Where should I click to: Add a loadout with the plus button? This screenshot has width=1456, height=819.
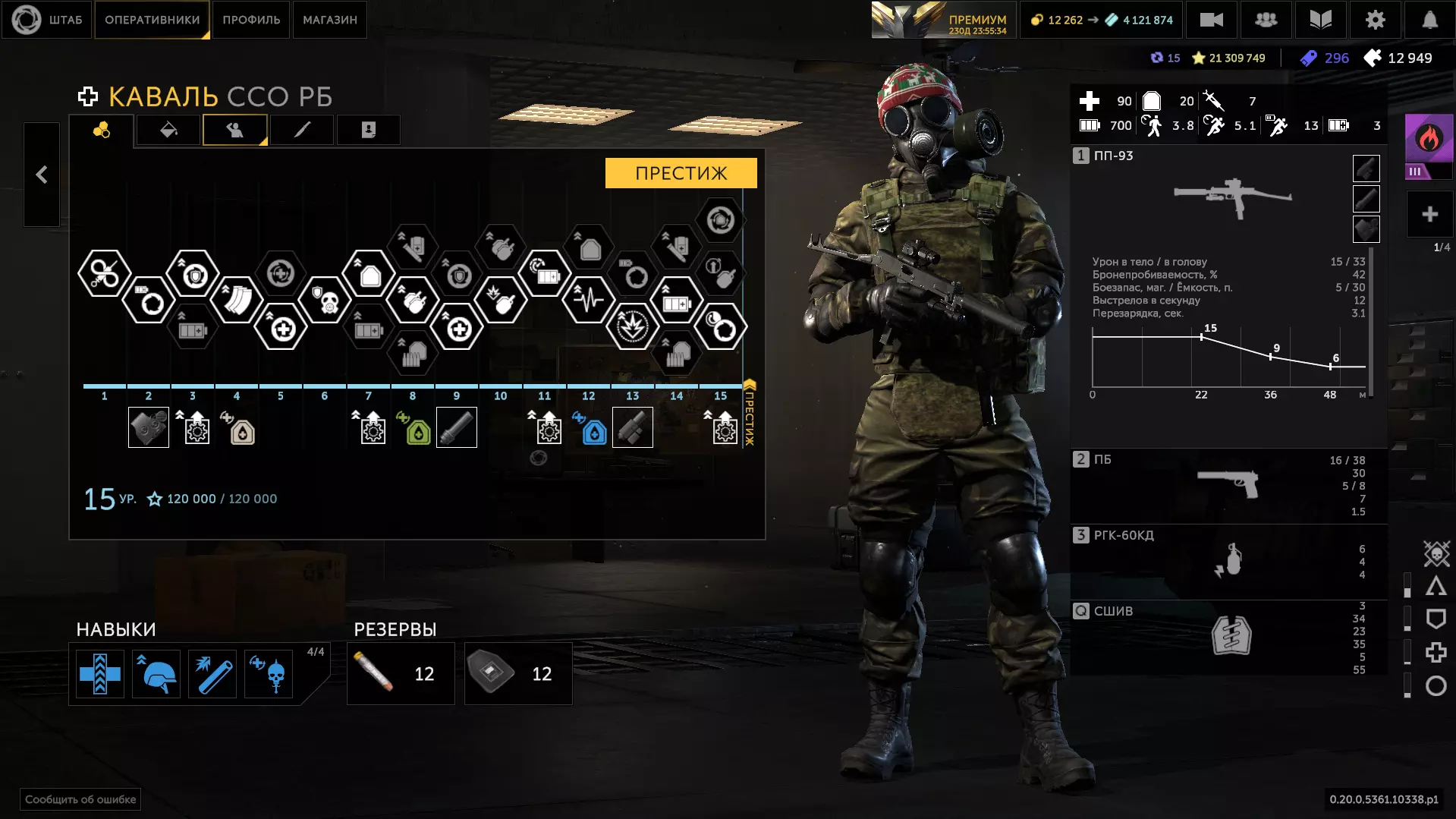(1429, 215)
